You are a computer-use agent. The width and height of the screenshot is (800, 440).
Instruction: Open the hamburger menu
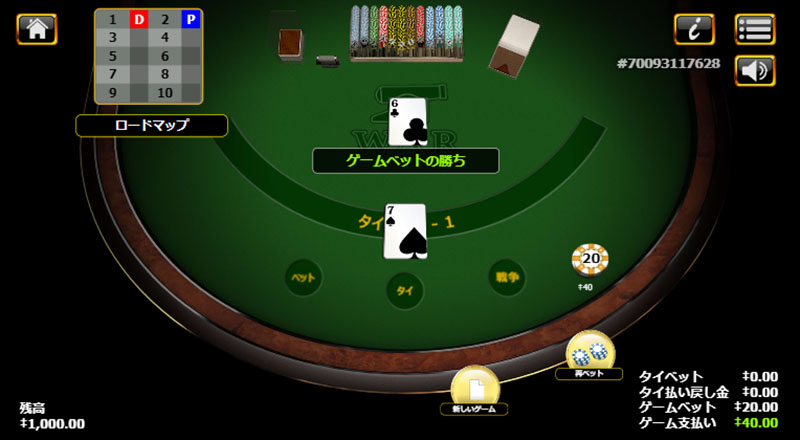(x=755, y=29)
